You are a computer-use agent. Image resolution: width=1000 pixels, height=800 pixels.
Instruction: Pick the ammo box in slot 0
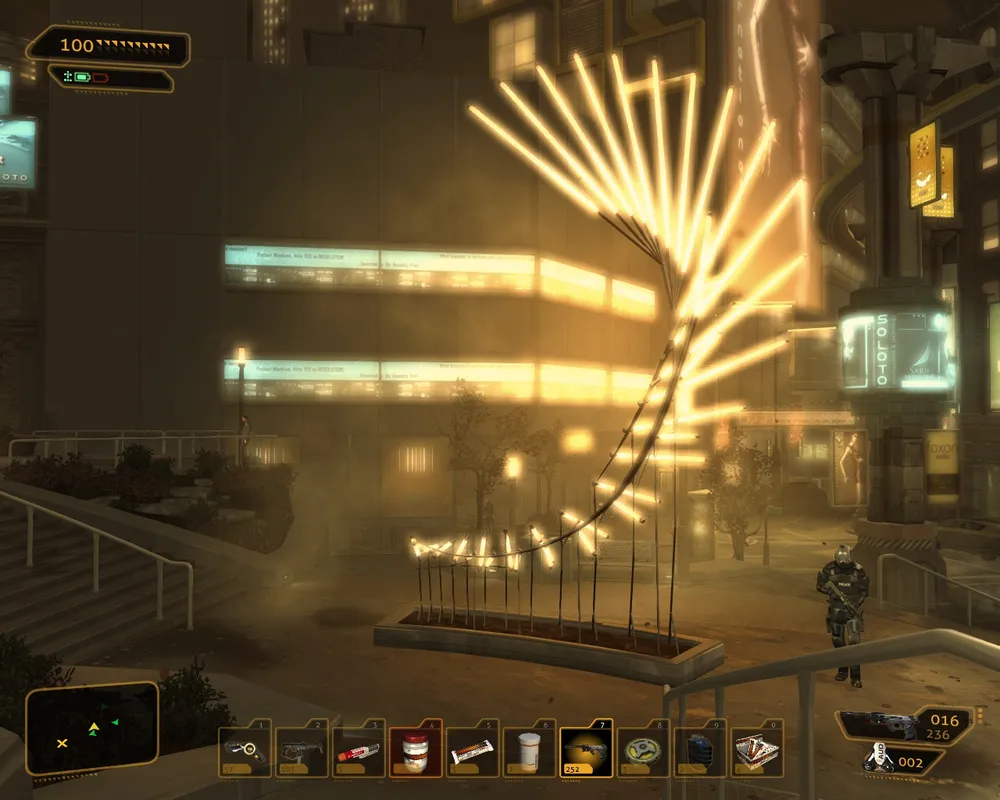tap(756, 751)
